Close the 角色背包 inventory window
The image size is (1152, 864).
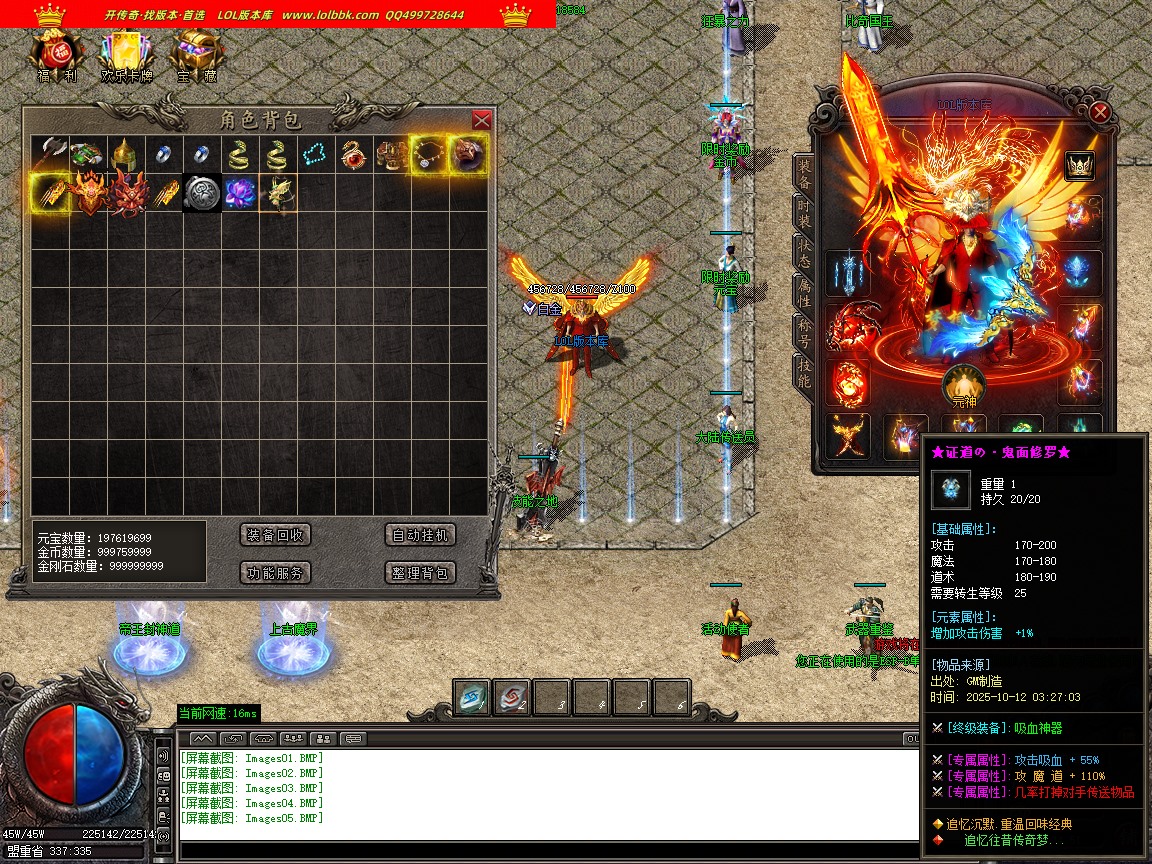481,120
